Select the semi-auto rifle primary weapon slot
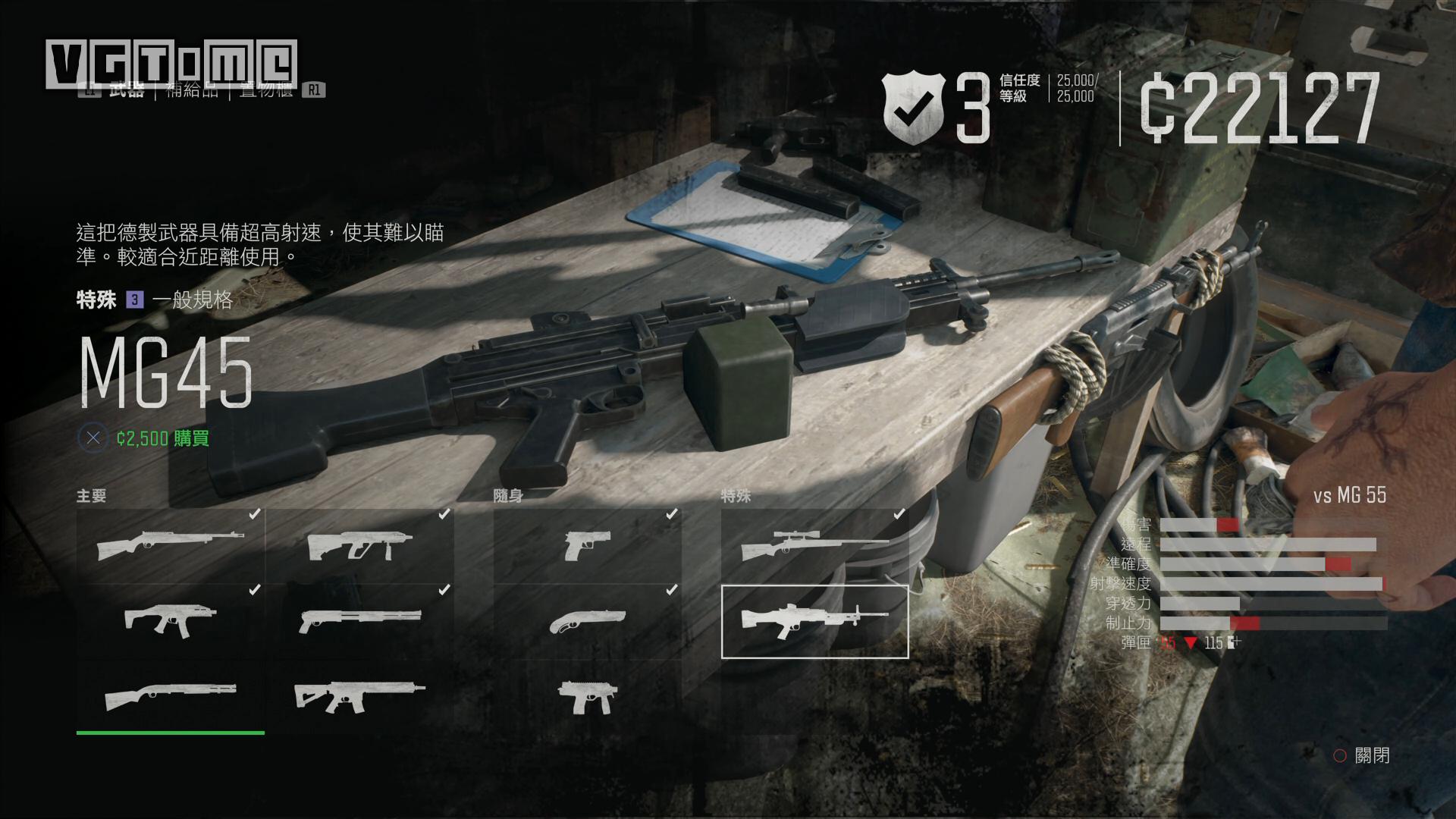This screenshot has height=819, width=1456. (171, 545)
